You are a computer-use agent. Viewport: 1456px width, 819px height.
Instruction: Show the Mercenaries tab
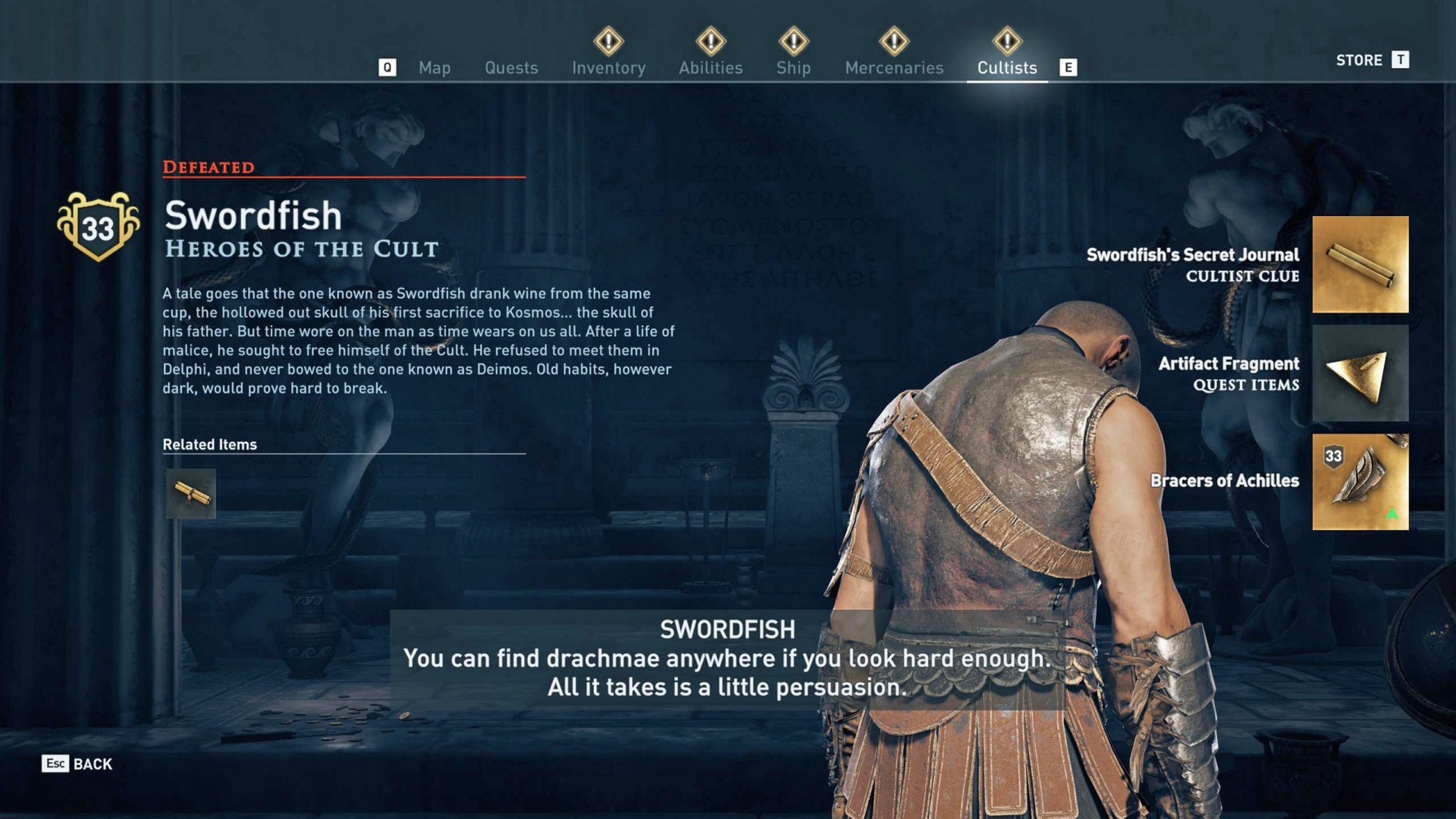pyautogui.click(x=894, y=67)
